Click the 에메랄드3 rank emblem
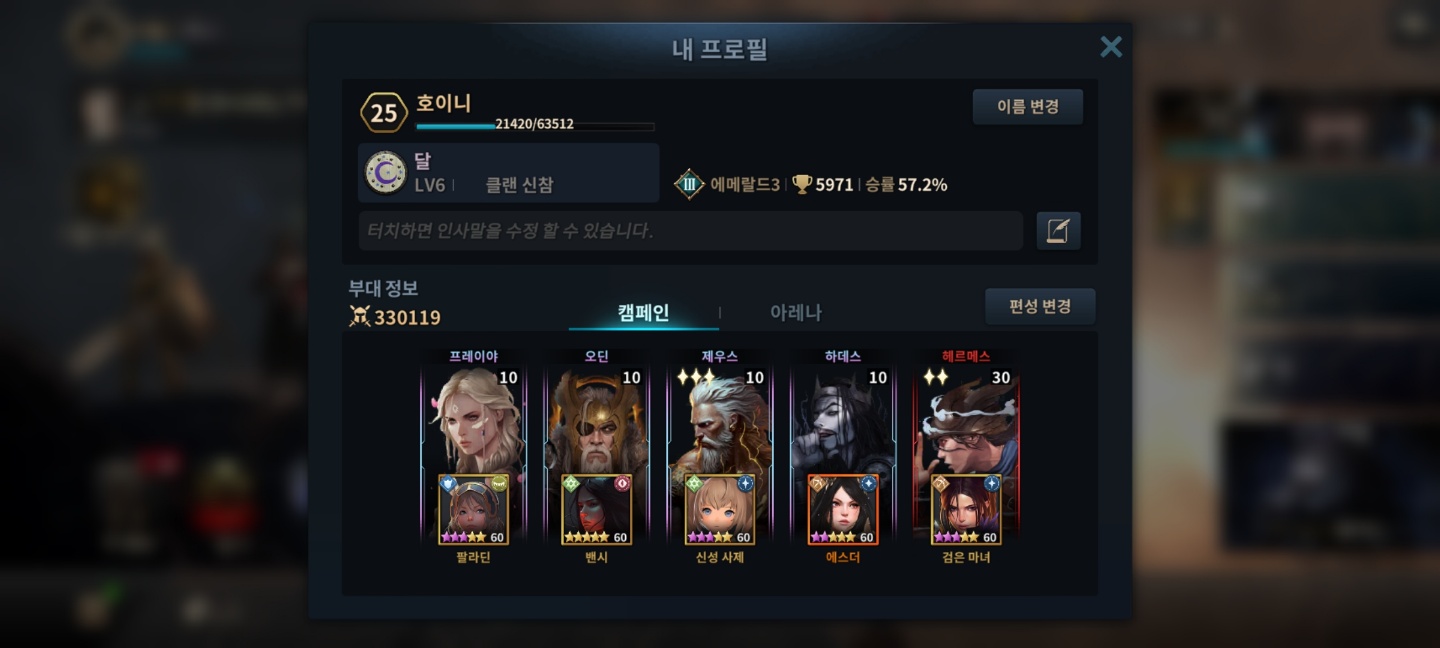The width and height of the screenshot is (1440, 648). click(x=689, y=184)
